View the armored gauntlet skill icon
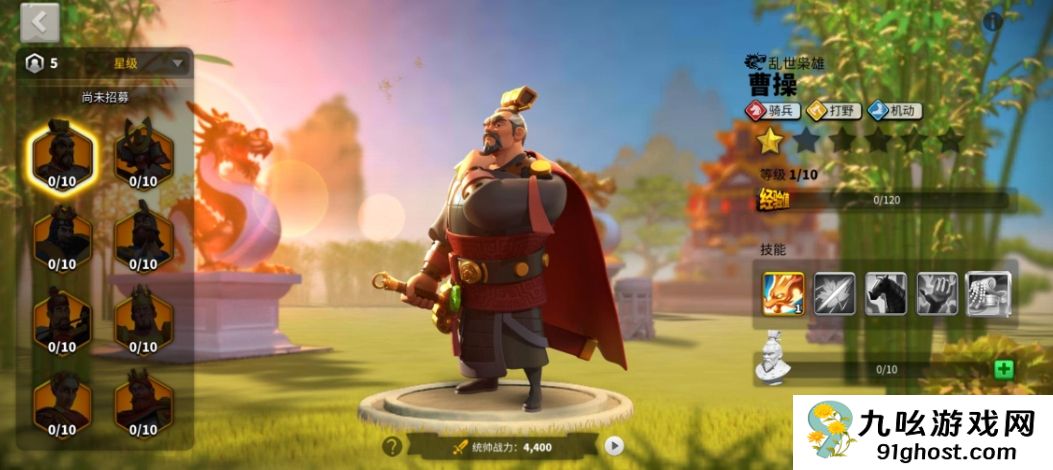The height and width of the screenshot is (470, 1053). (x=988, y=294)
